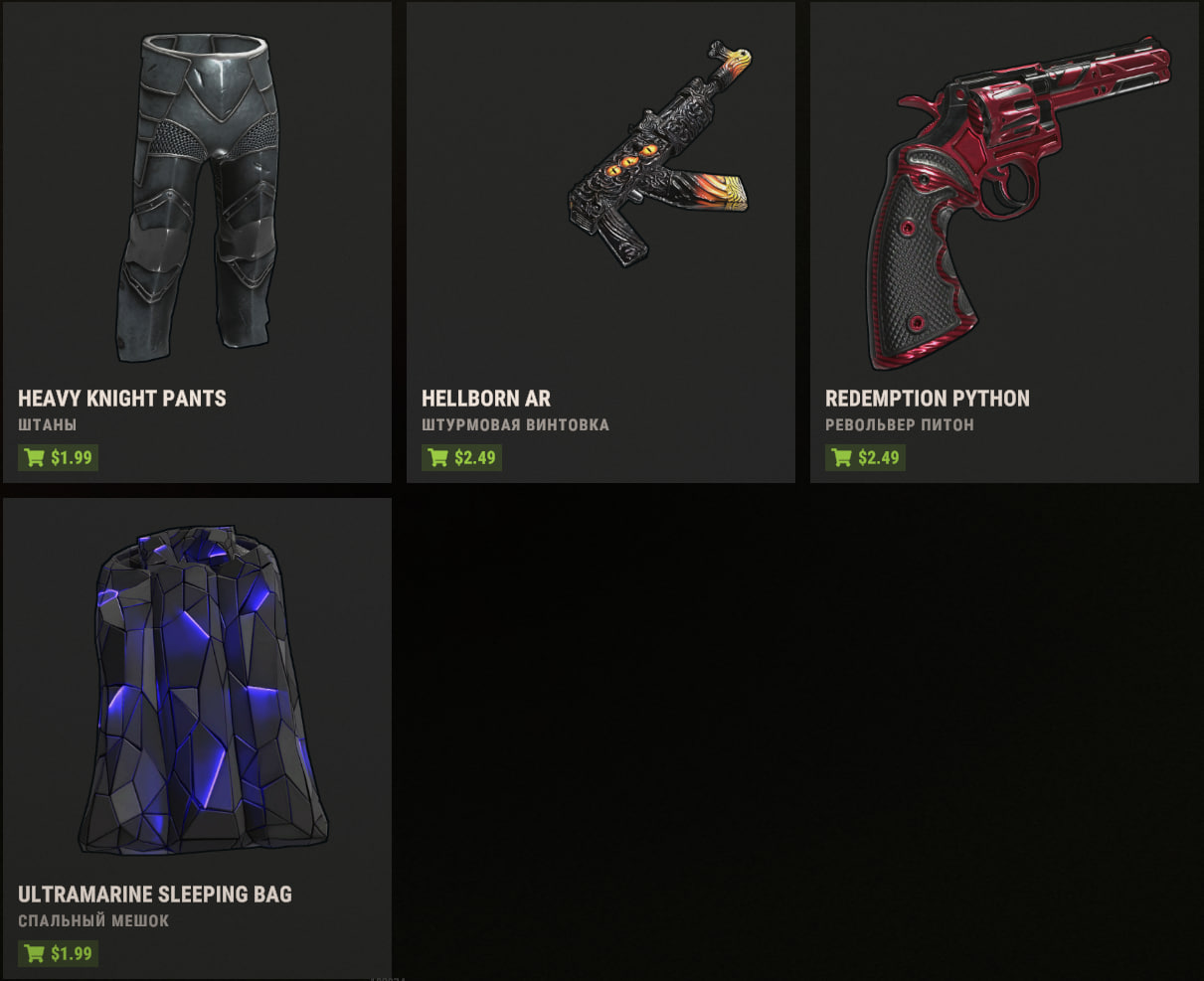Buy the Hellborn AR skin
This screenshot has height=981, width=1204.
[462, 458]
